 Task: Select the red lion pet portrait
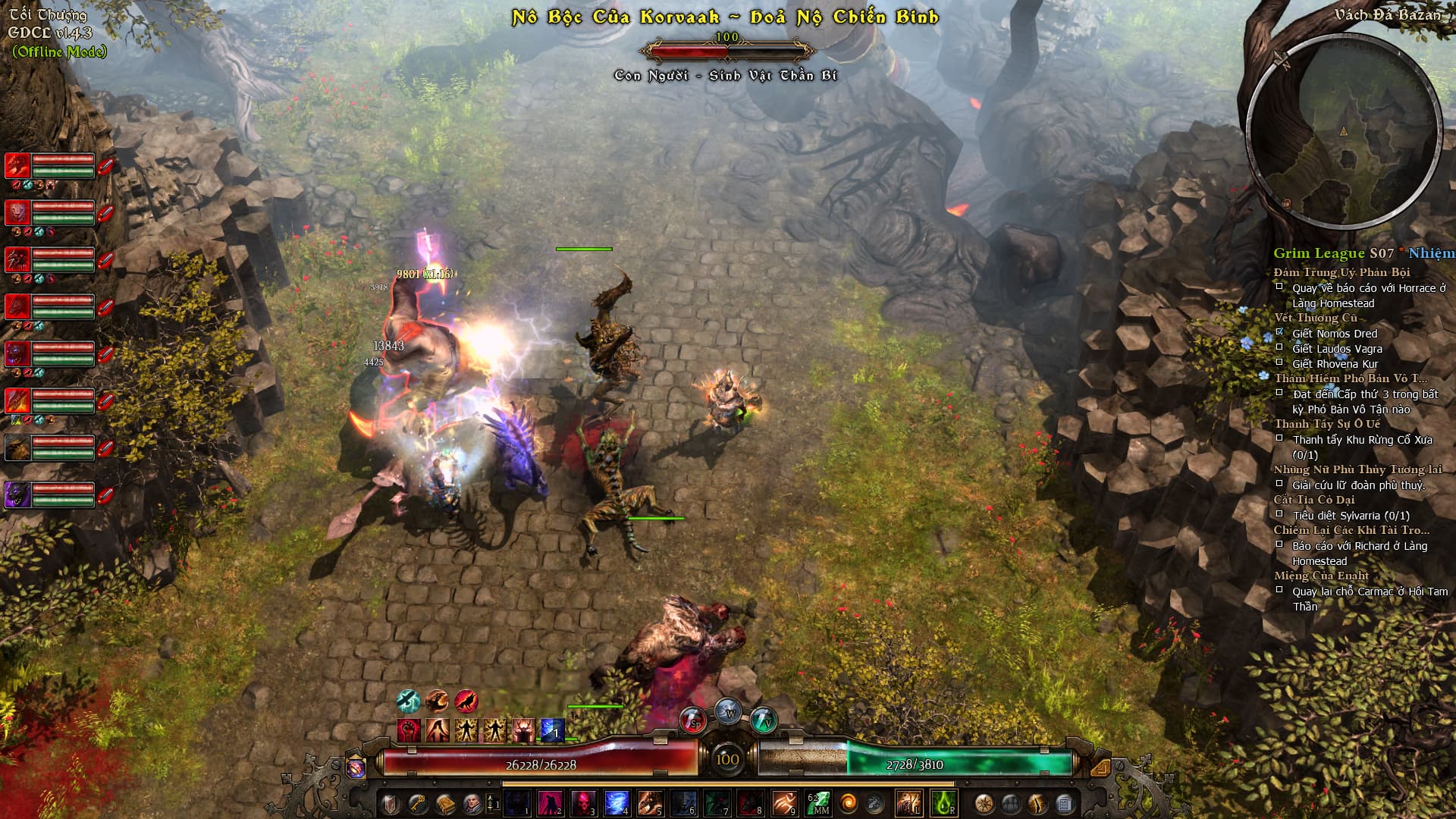pos(17,212)
